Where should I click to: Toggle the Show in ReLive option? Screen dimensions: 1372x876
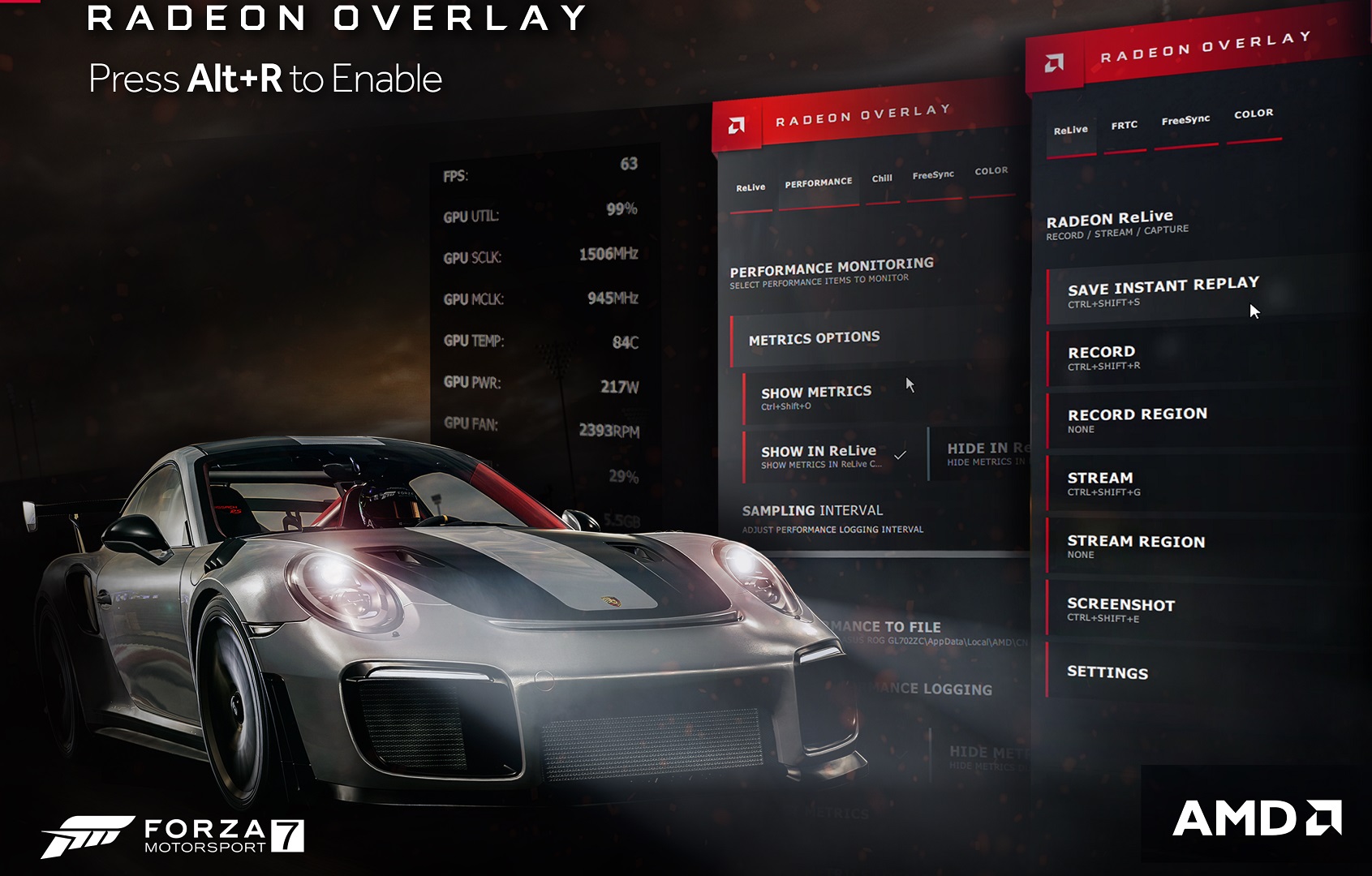[819, 456]
